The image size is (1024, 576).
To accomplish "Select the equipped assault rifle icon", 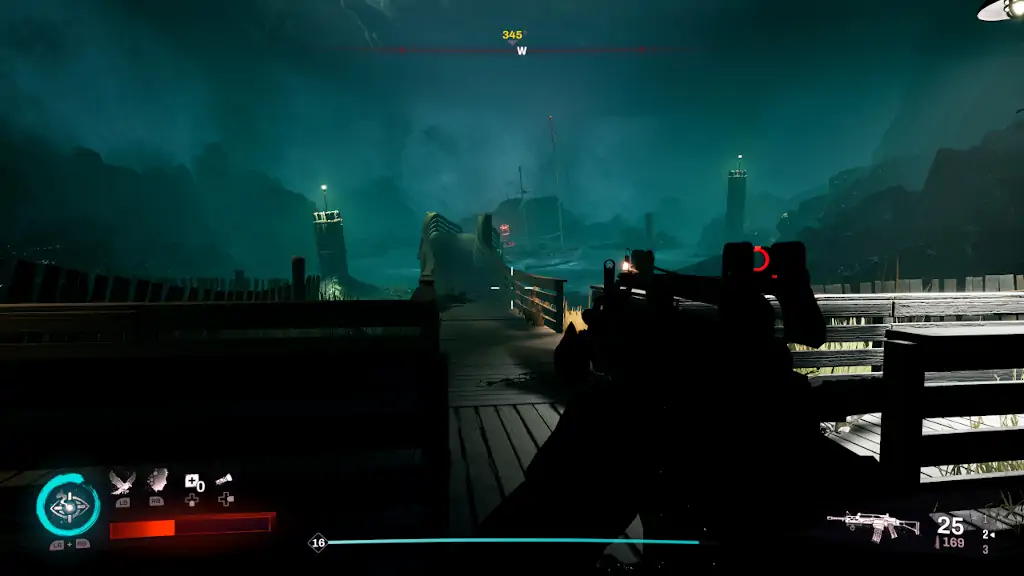I will point(873,524).
